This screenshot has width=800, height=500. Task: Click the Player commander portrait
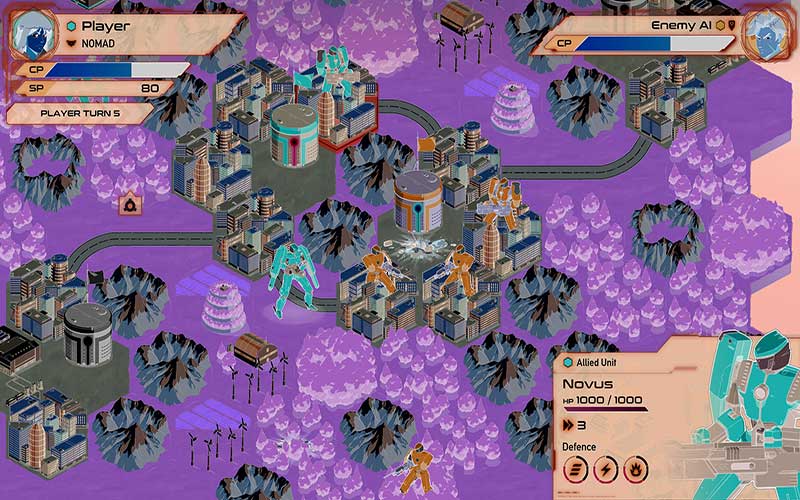34,33
